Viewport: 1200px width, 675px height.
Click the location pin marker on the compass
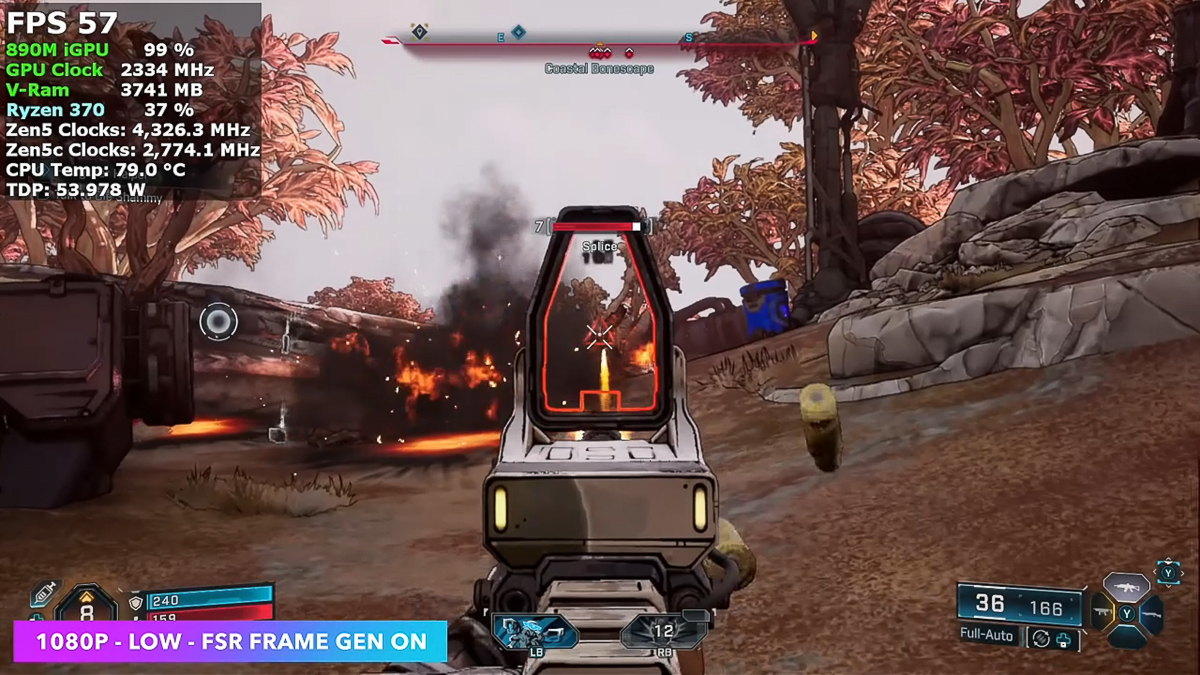tap(420, 32)
